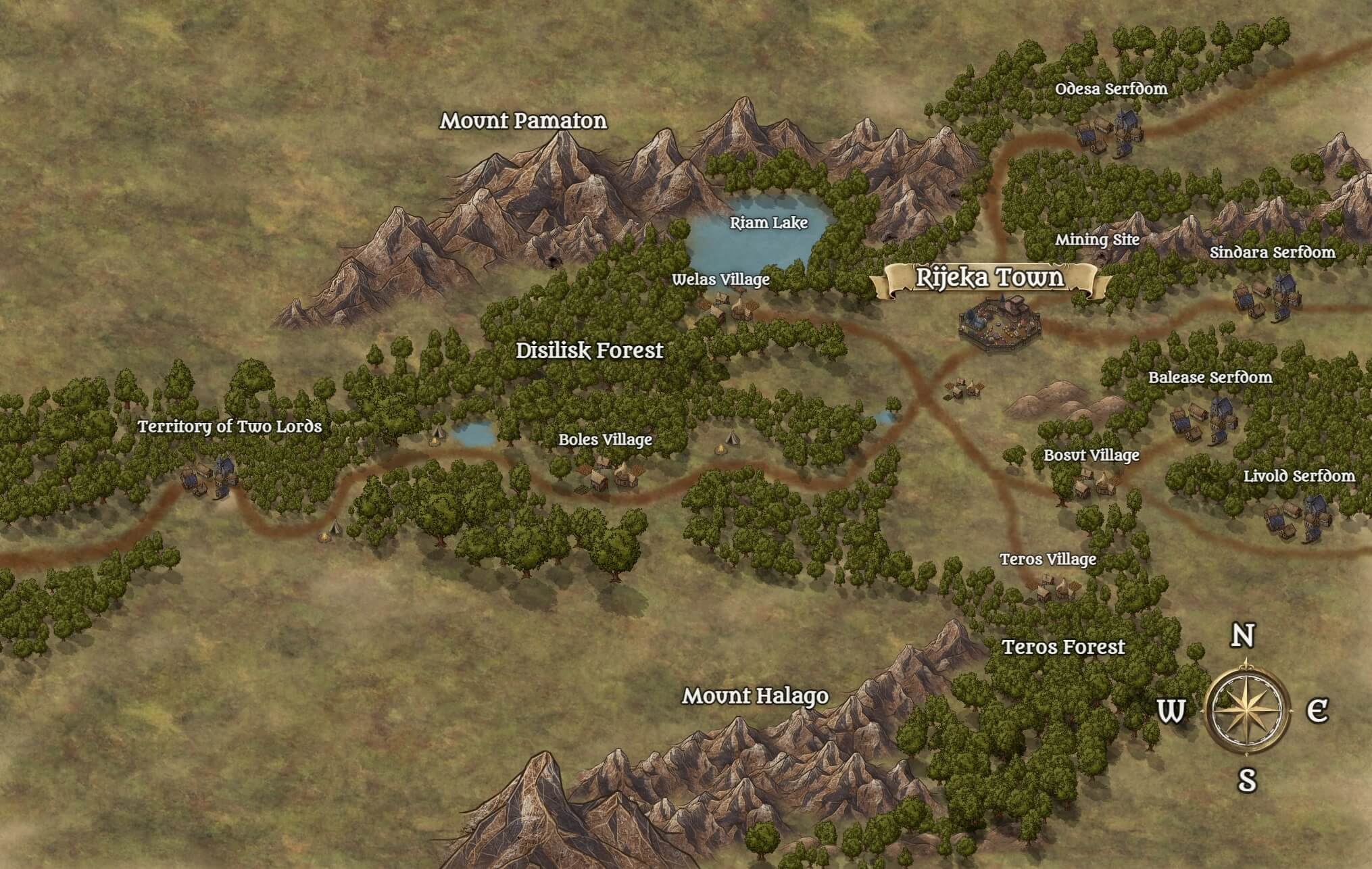The width and height of the screenshot is (1372, 869).
Task: Select Boles Village location
Action: [x=605, y=439]
